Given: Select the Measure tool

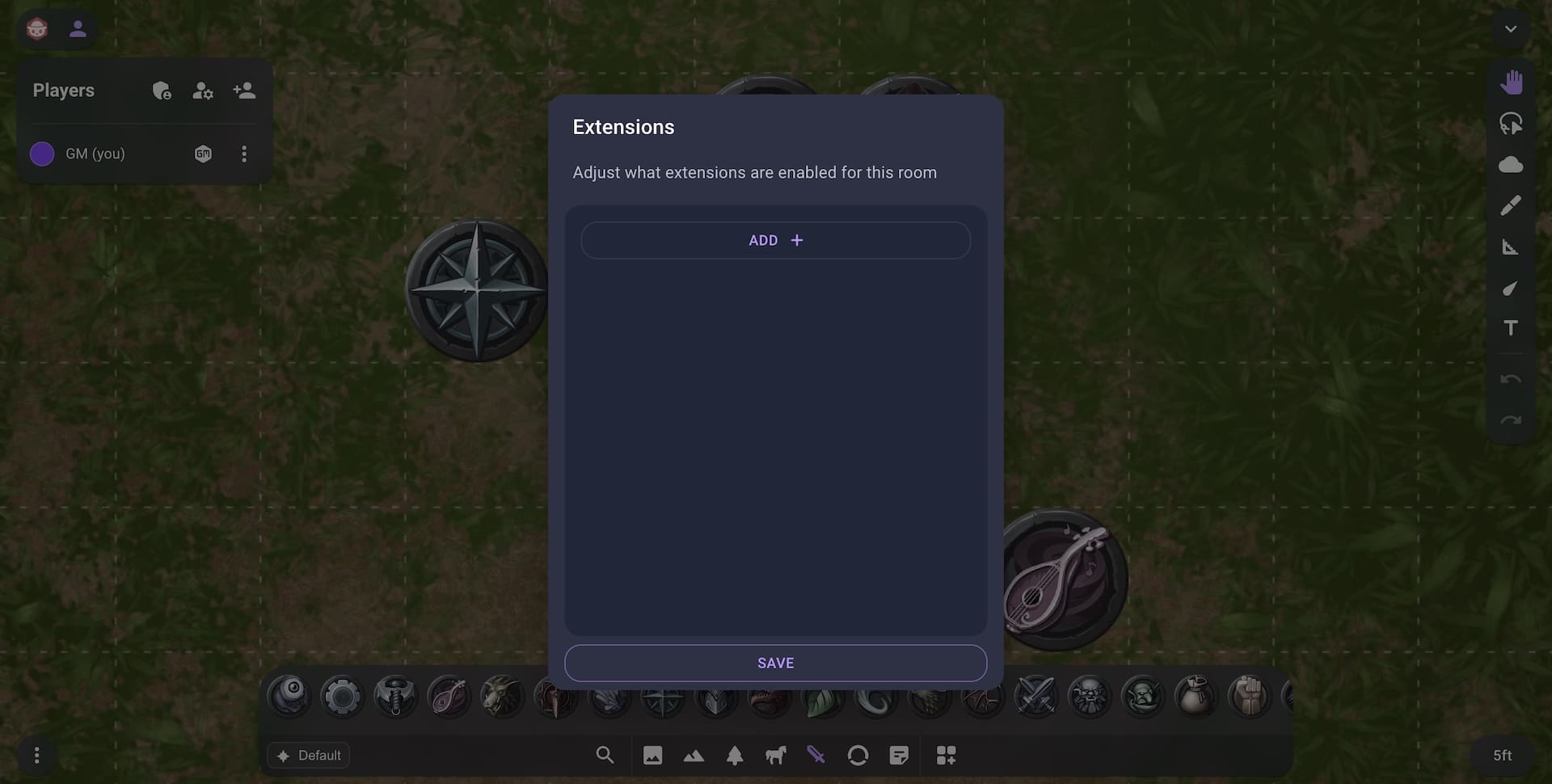Looking at the screenshot, I should pyautogui.click(x=1512, y=247).
